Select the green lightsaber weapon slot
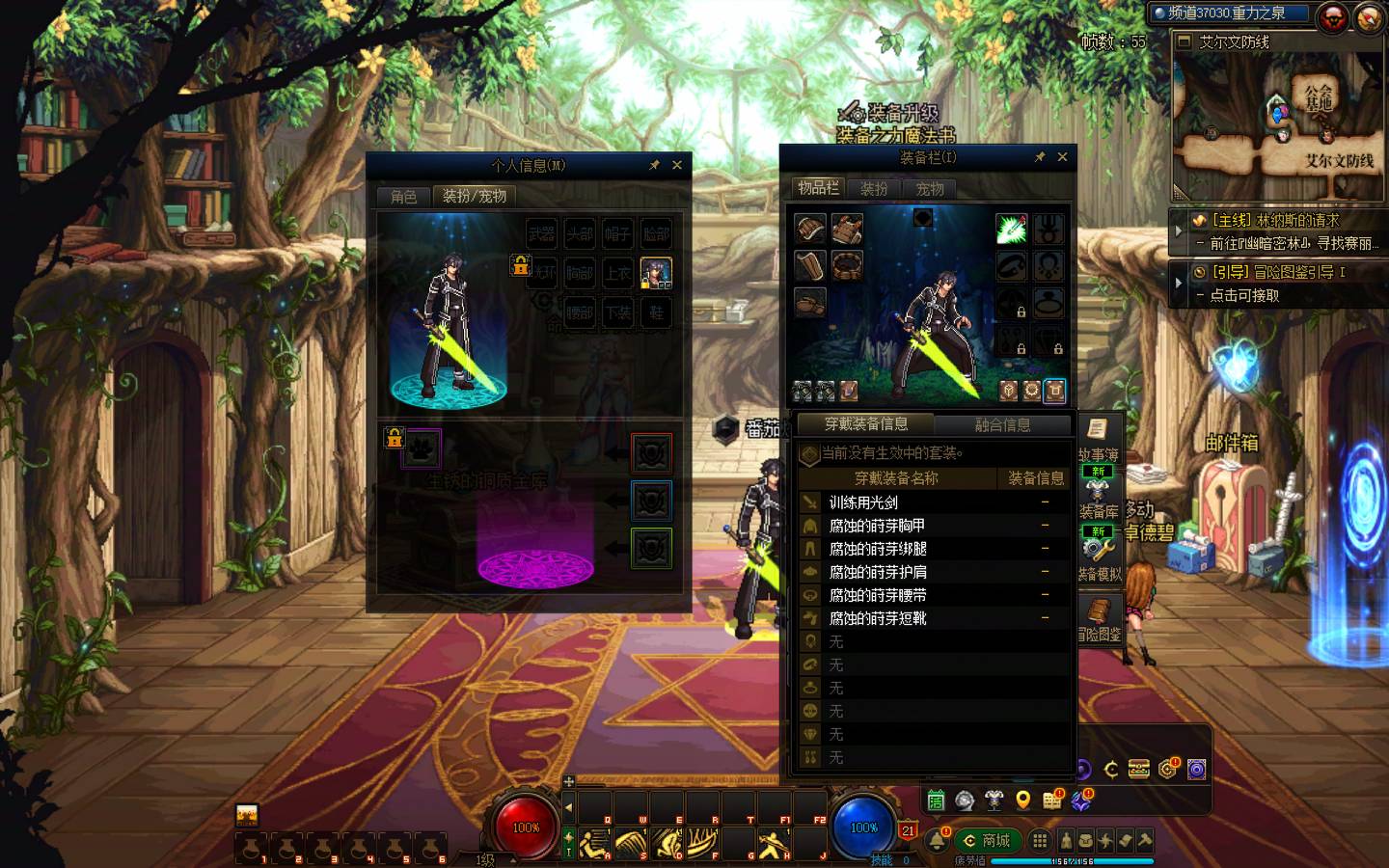The height and width of the screenshot is (868, 1389). (1010, 230)
